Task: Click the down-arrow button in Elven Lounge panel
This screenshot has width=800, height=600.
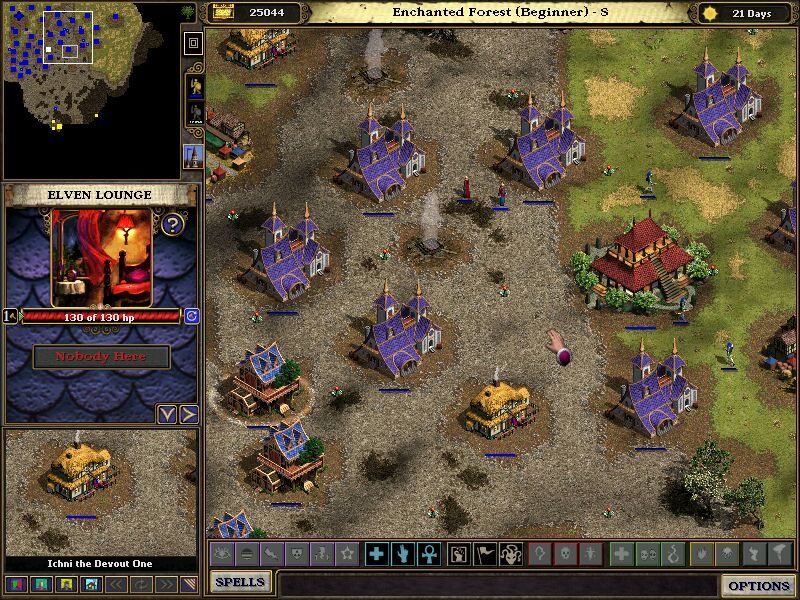Action: (x=167, y=414)
